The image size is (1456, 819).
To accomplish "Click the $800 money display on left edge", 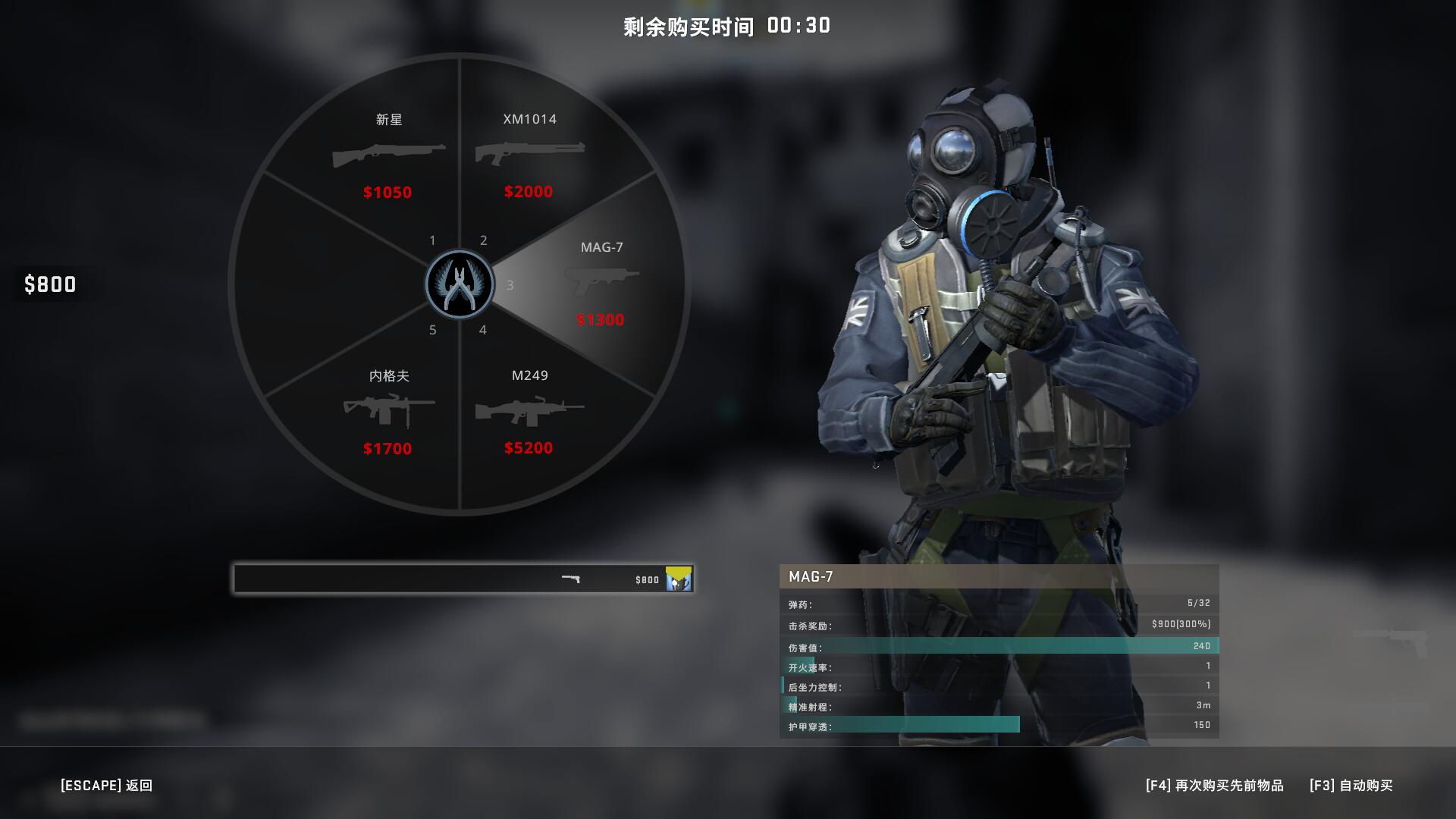I will coord(49,284).
